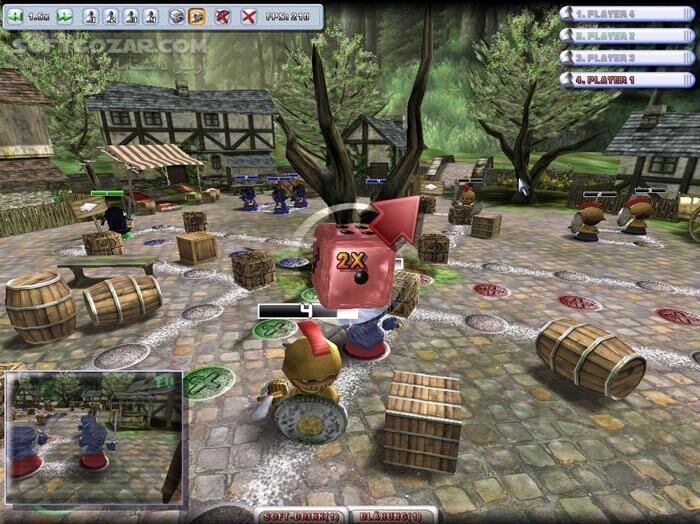Close with the red X toolbar button

point(248,16)
